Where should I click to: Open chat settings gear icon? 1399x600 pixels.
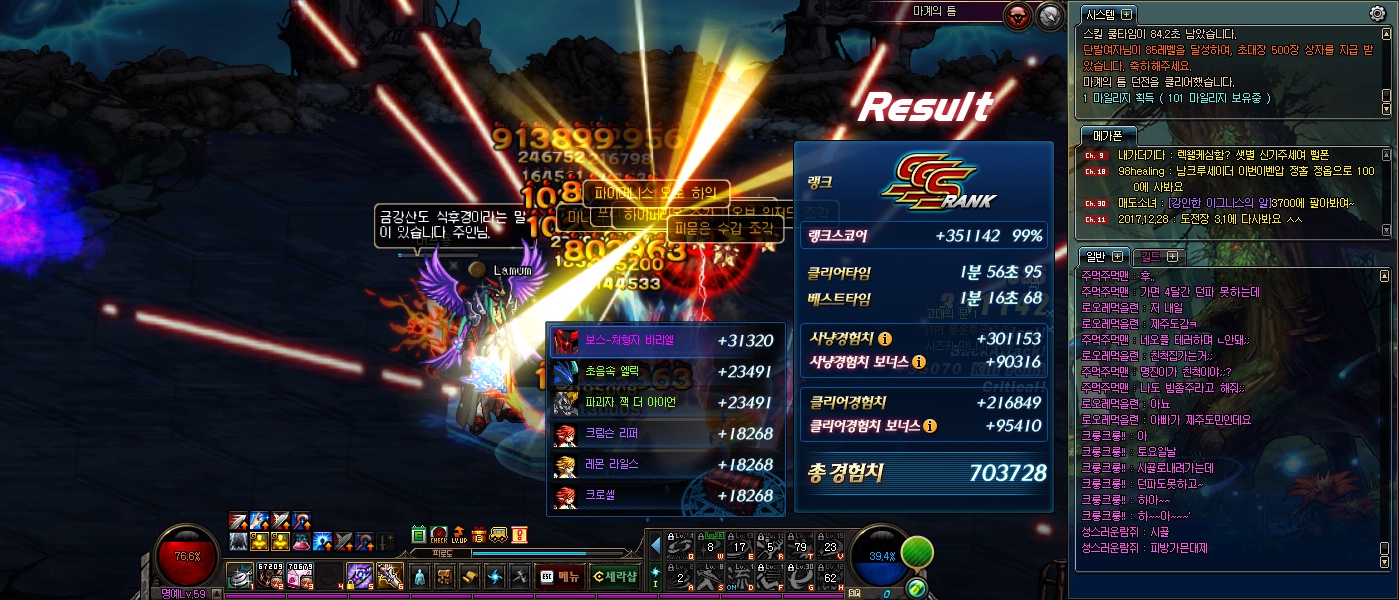pyautogui.click(x=1377, y=14)
